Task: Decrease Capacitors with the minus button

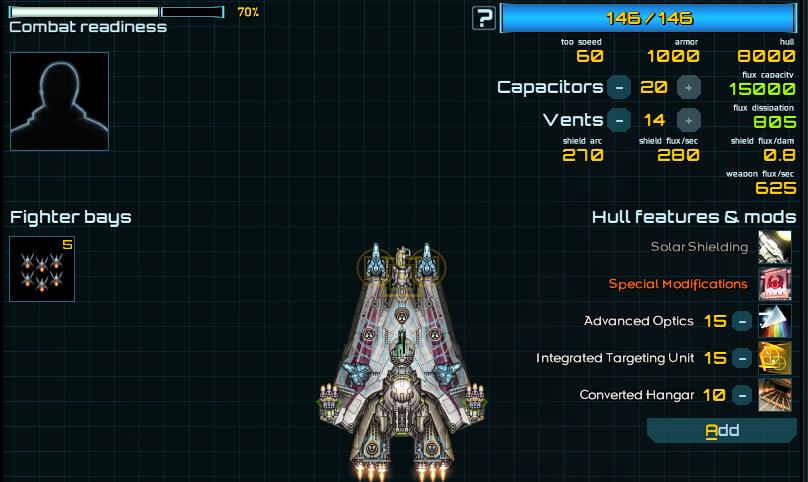Action: (x=619, y=87)
